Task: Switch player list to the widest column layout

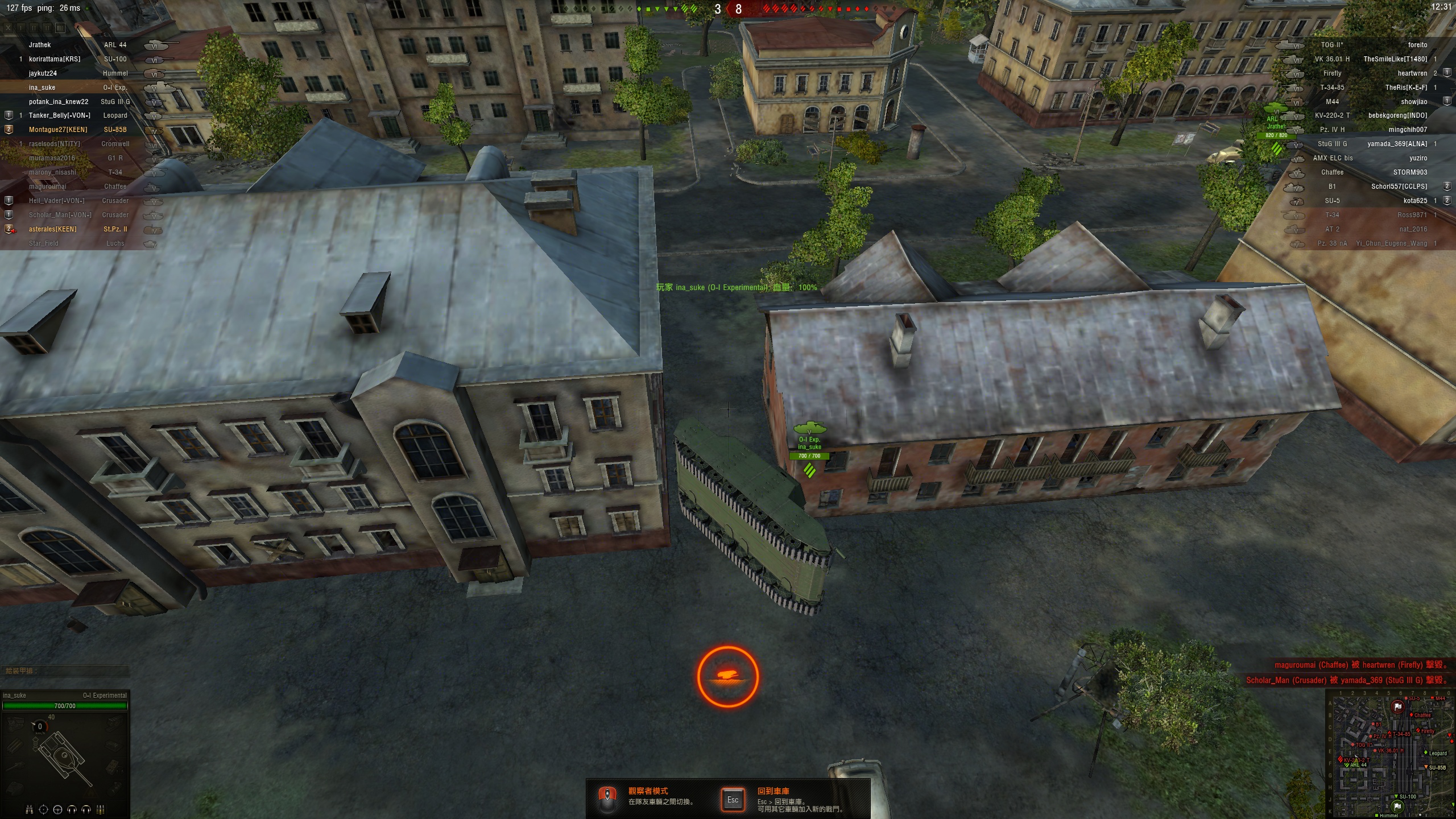Action: [60, 27]
